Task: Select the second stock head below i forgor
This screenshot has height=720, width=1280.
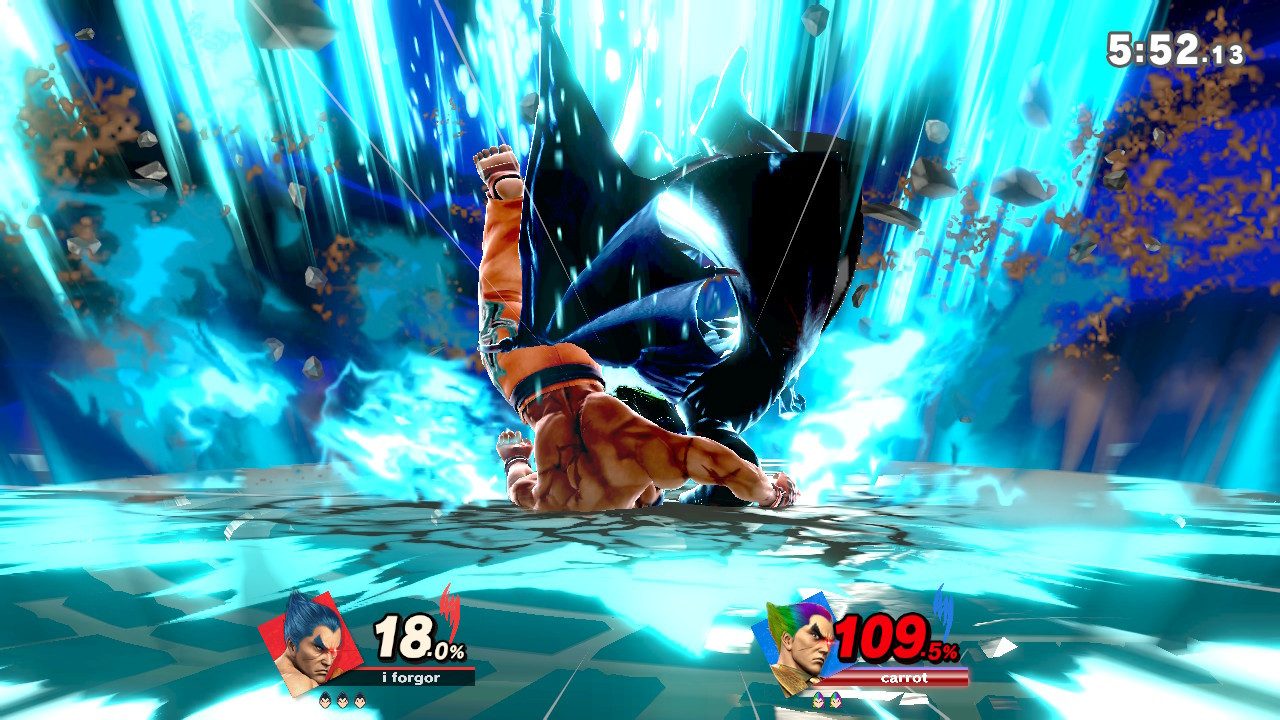Action: pos(342,700)
